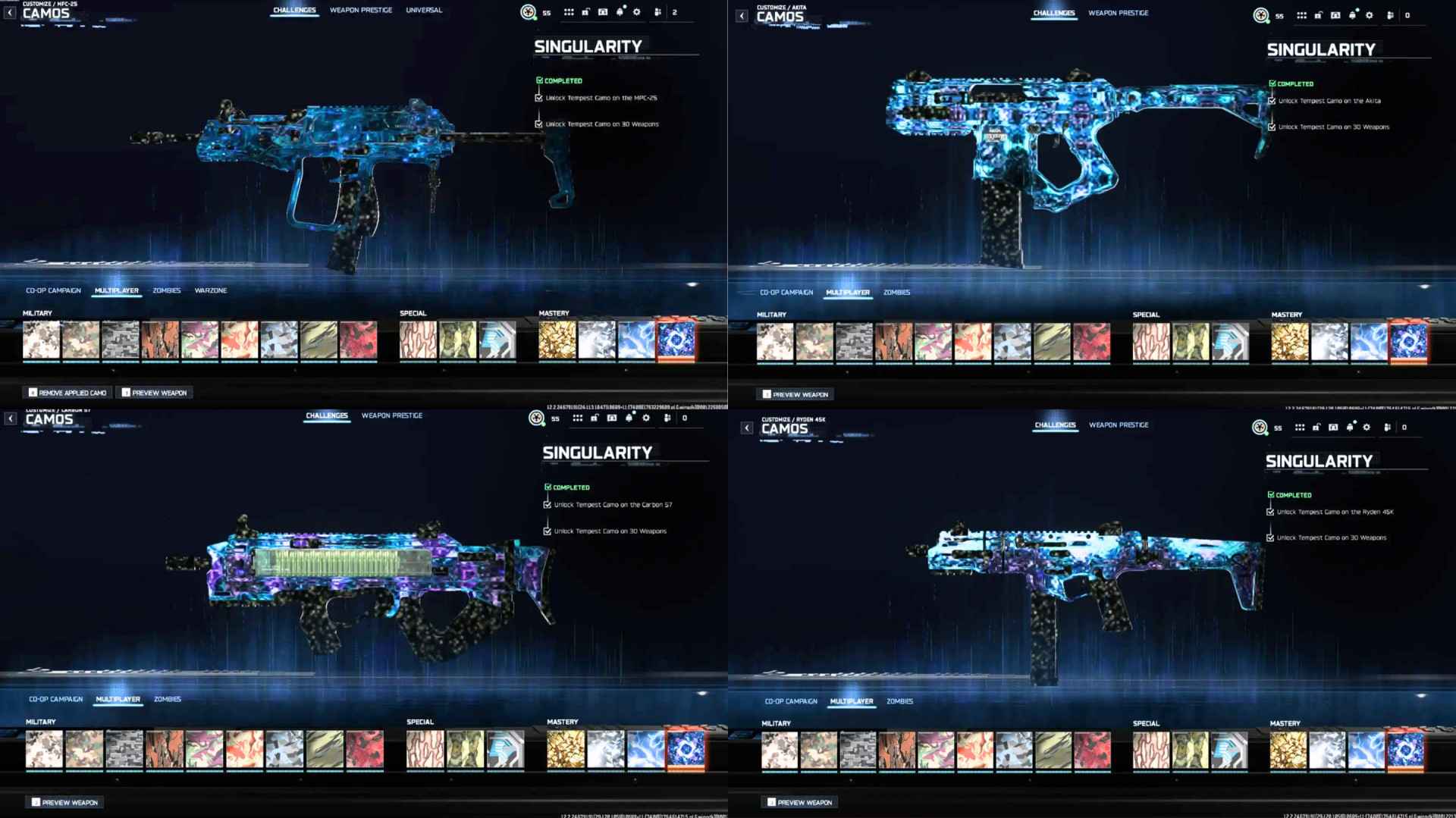The width and height of the screenshot is (1456, 818).
Task: Click the REMOVE APPLIED CAMO button
Action: pos(66,392)
